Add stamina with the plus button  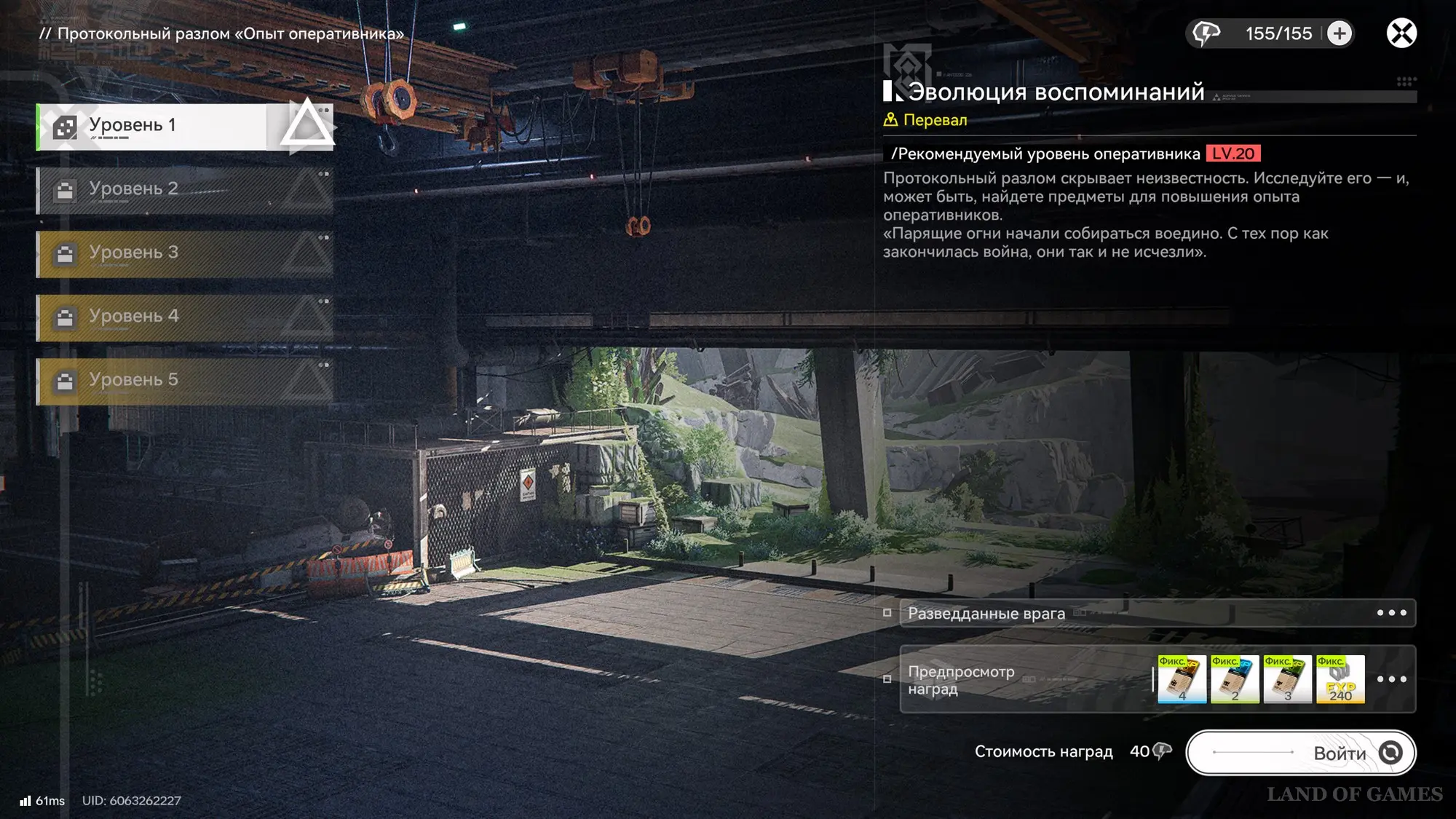pos(1340,33)
